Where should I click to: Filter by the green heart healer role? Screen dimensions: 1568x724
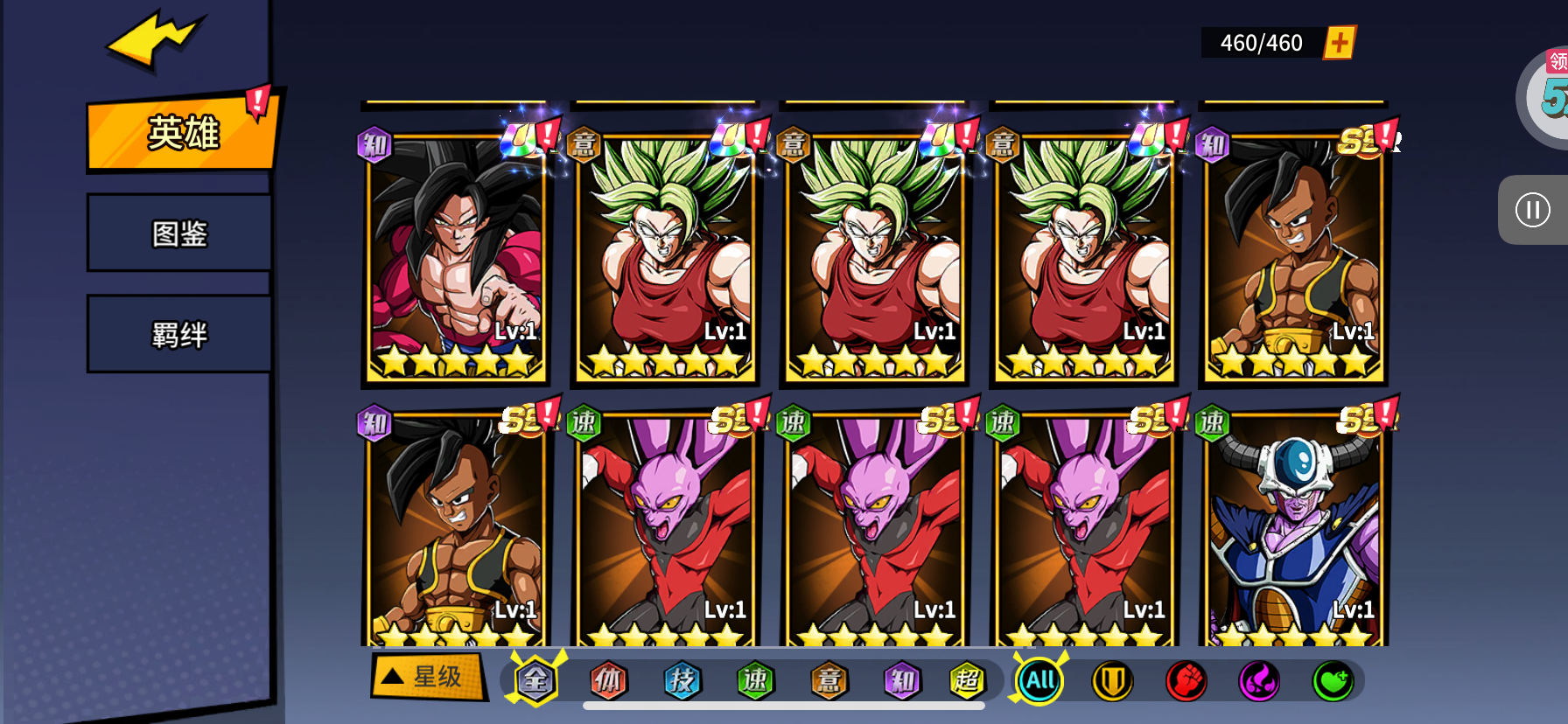1333,680
